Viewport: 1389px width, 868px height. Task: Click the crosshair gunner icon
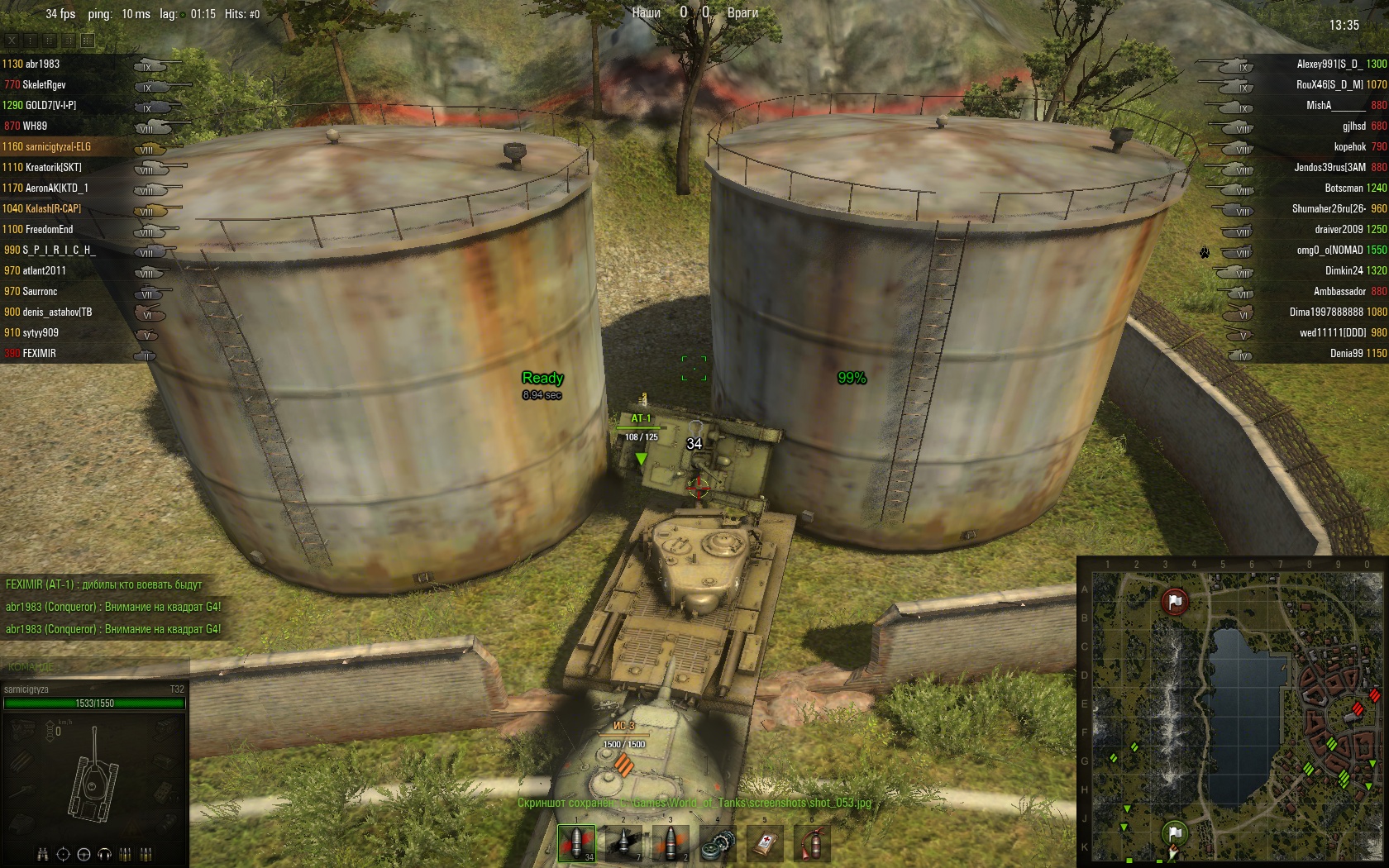63,854
